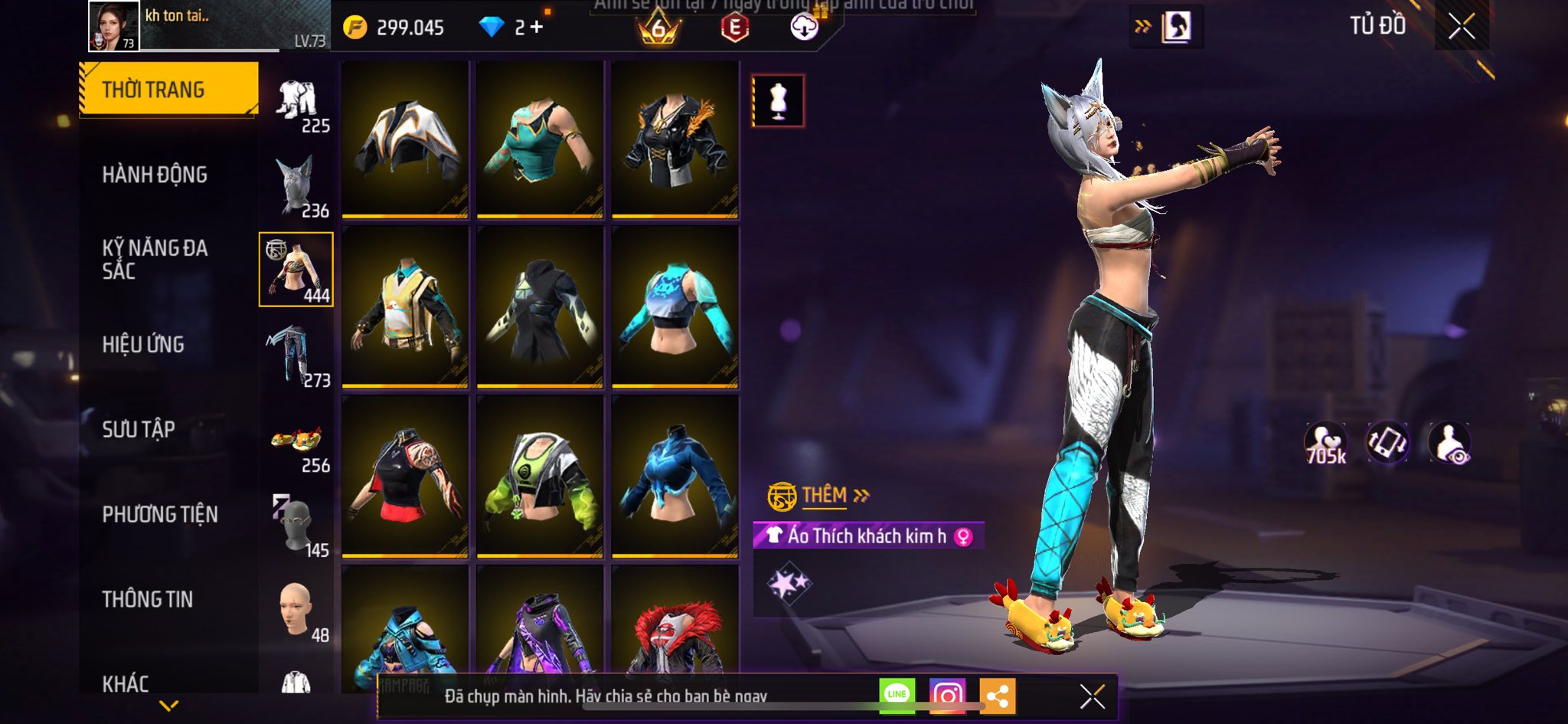Choose the pants category with 273 items
The image size is (1568, 724).
296,355
